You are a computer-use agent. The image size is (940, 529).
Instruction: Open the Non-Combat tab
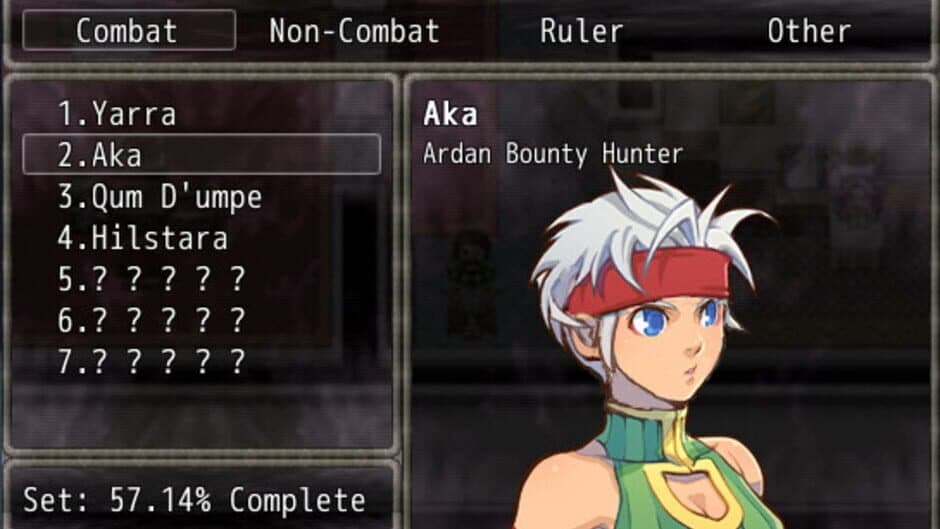354,31
